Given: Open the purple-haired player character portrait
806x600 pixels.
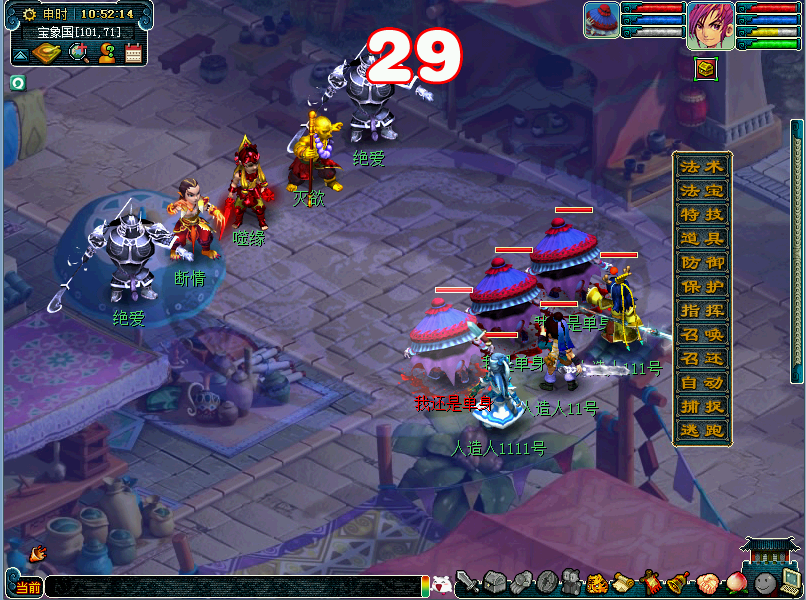Looking at the screenshot, I should click(x=710, y=25).
